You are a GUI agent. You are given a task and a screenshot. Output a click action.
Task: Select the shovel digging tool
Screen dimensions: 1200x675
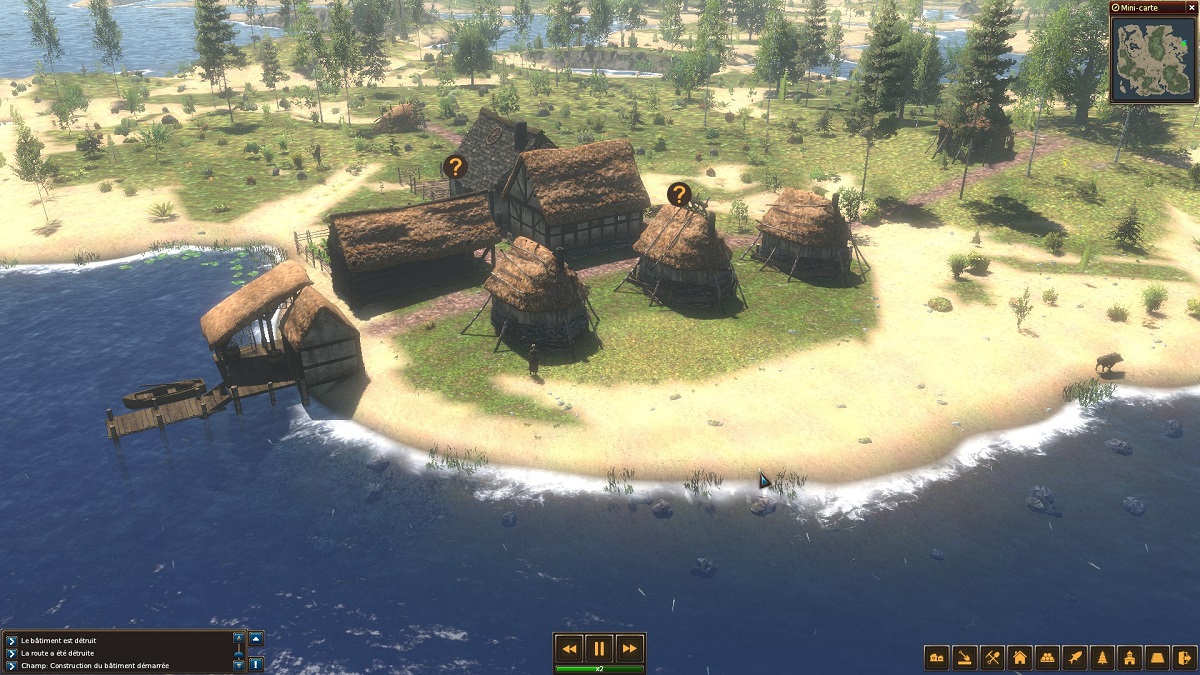click(x=965, y=657)
